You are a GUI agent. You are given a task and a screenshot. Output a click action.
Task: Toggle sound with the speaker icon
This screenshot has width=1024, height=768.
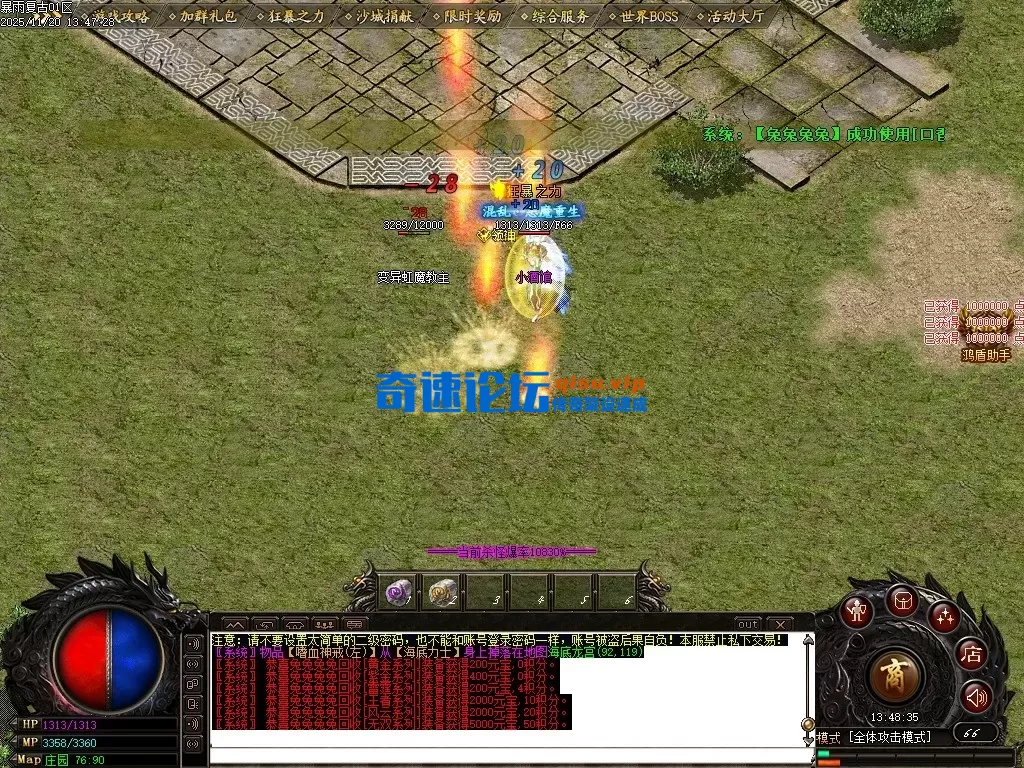976,696
